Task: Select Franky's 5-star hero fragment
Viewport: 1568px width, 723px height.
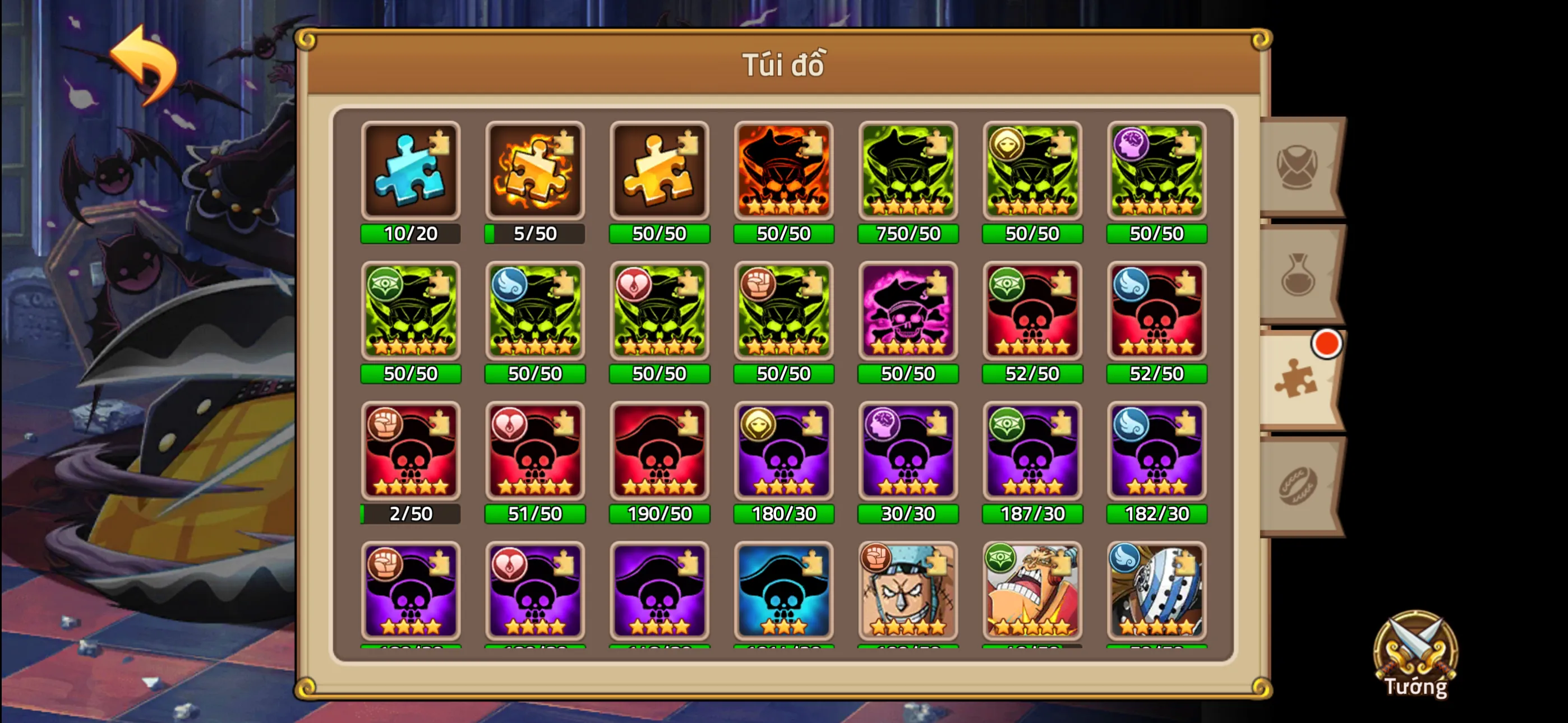Action: 907,590
